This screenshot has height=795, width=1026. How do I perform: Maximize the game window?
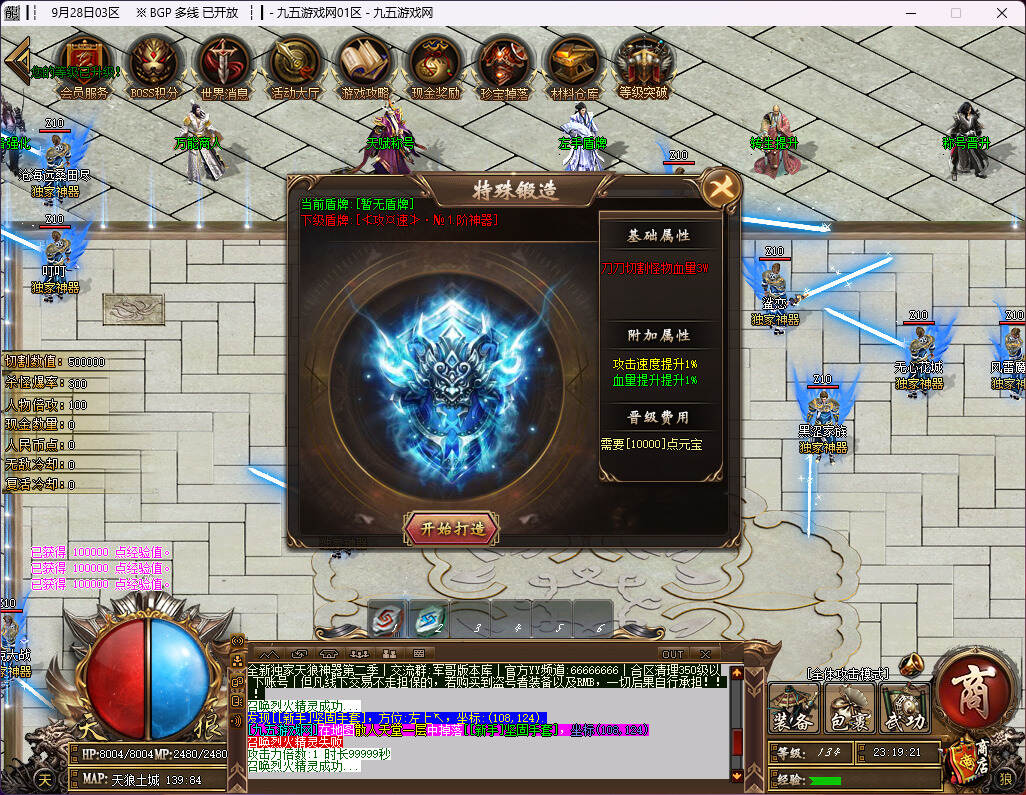tap(955, 13)
